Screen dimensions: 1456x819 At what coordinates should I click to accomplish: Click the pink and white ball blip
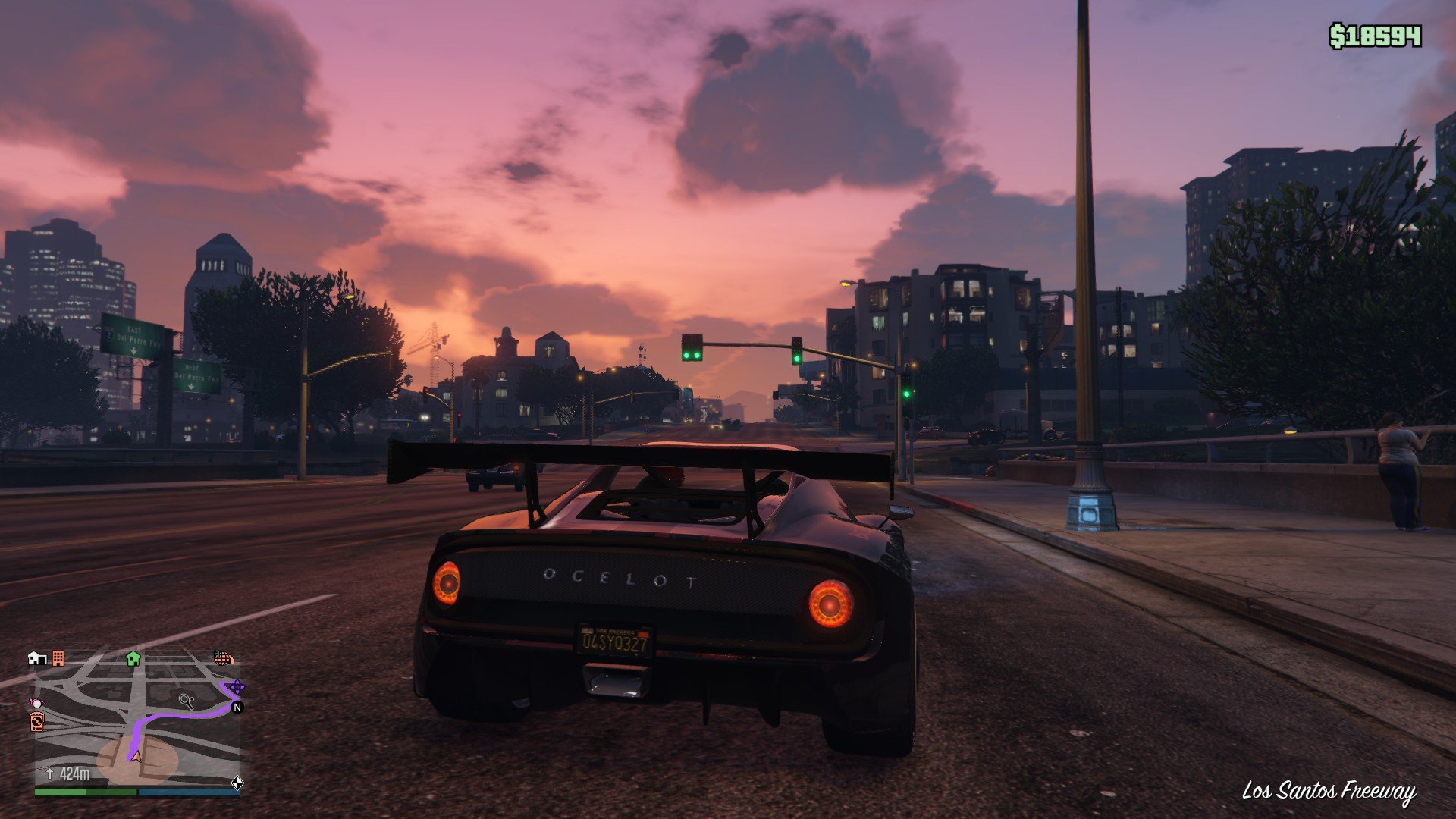pyautogui.click(x=36, y=703)
